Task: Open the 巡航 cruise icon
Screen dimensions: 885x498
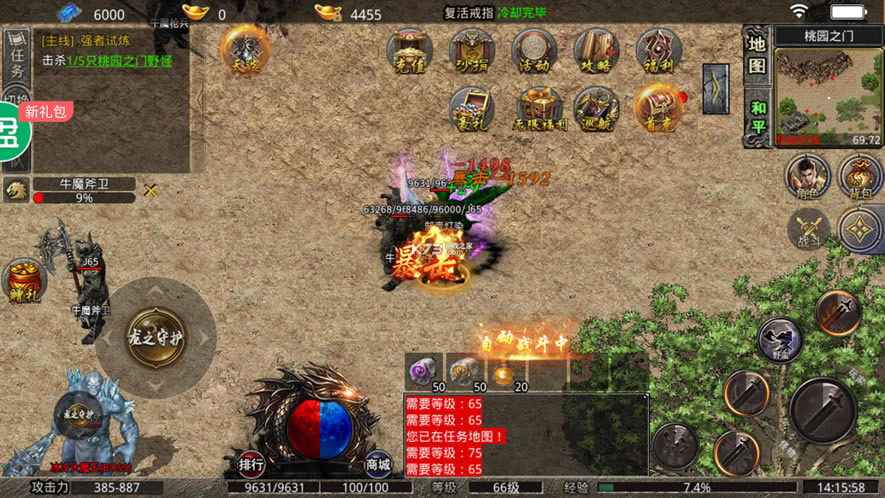Action: pyautogui.click(x=596, y=109)
